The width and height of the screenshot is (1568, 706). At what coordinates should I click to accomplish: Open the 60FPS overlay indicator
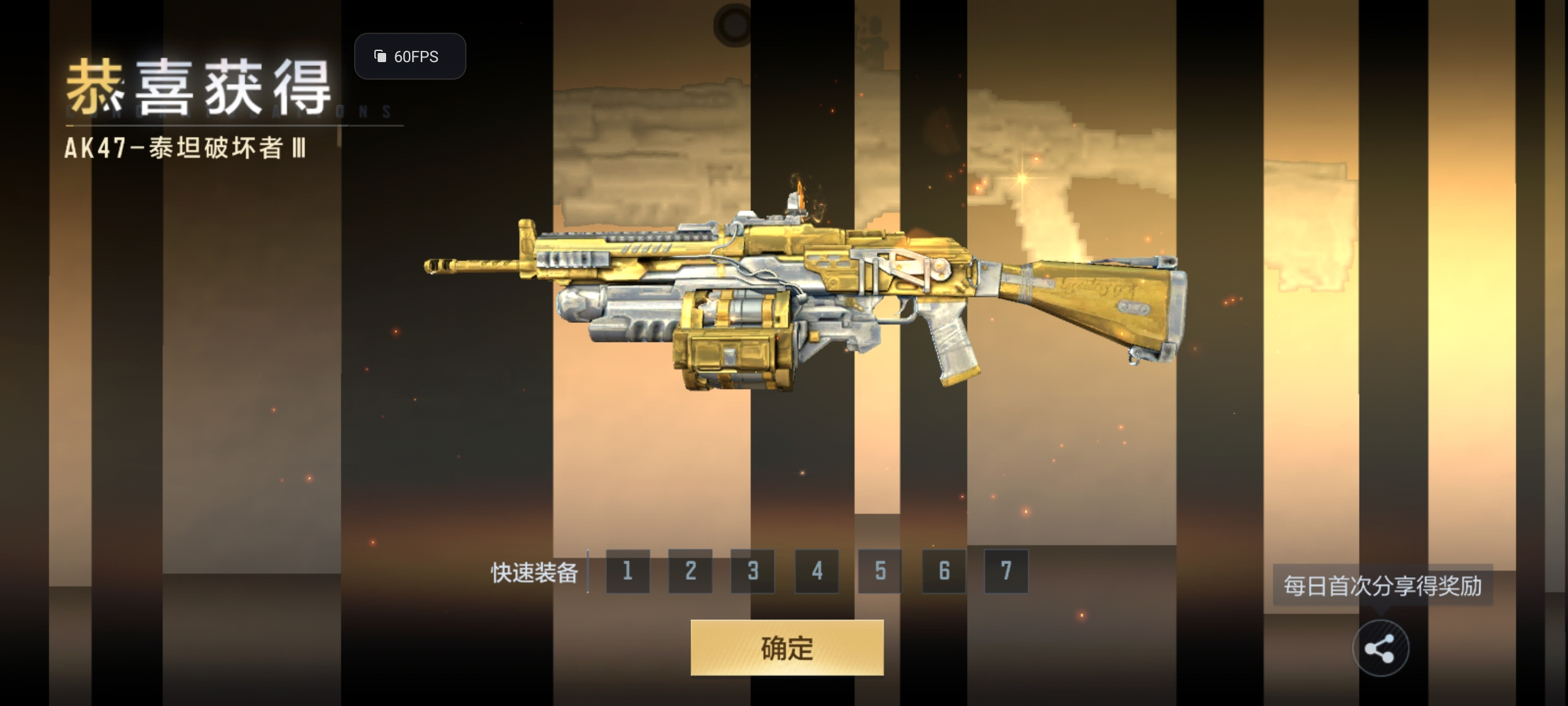pyautogui.click(x=410, y=57)
